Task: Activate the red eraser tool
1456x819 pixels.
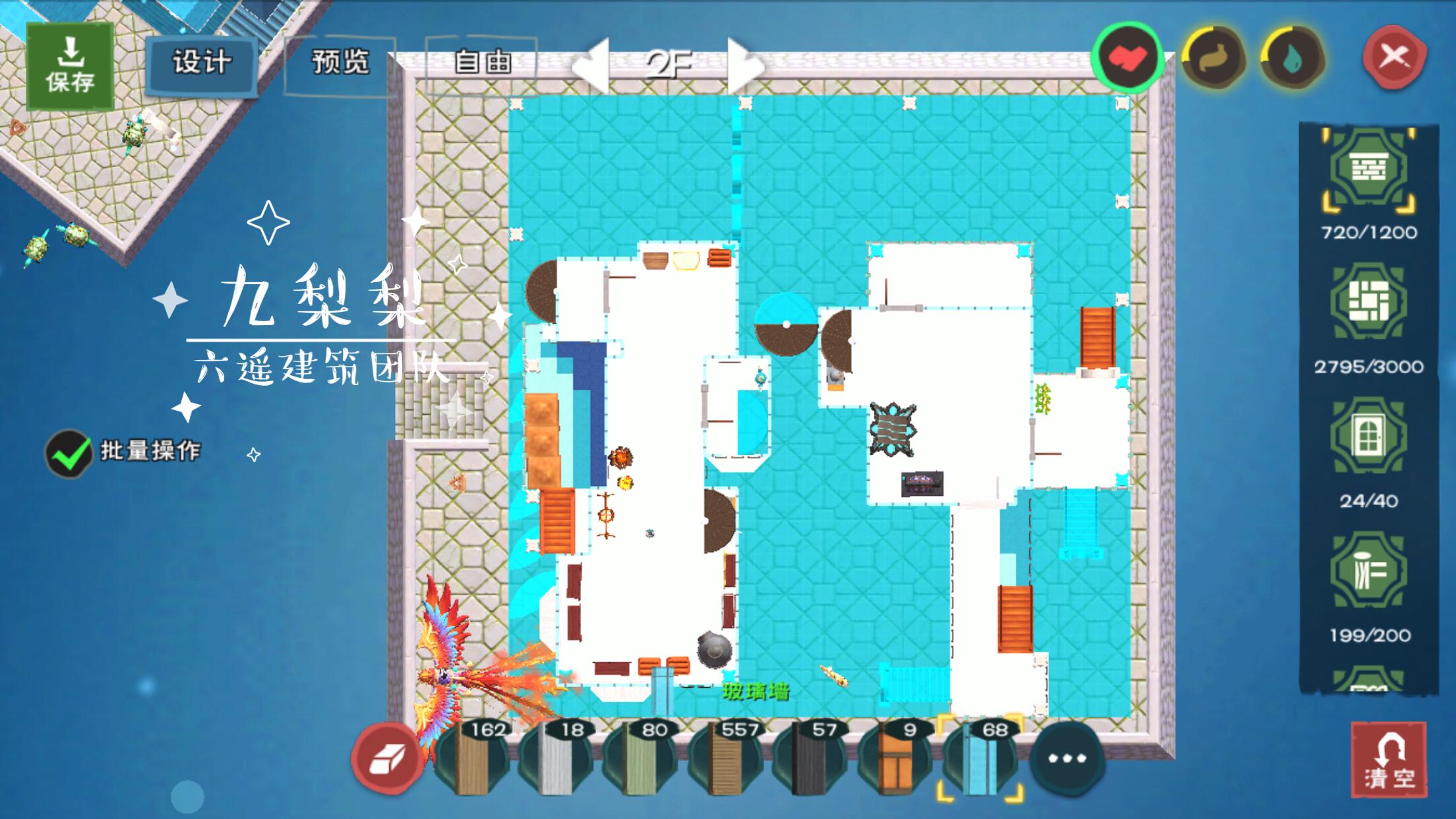Action: (387, 758)
